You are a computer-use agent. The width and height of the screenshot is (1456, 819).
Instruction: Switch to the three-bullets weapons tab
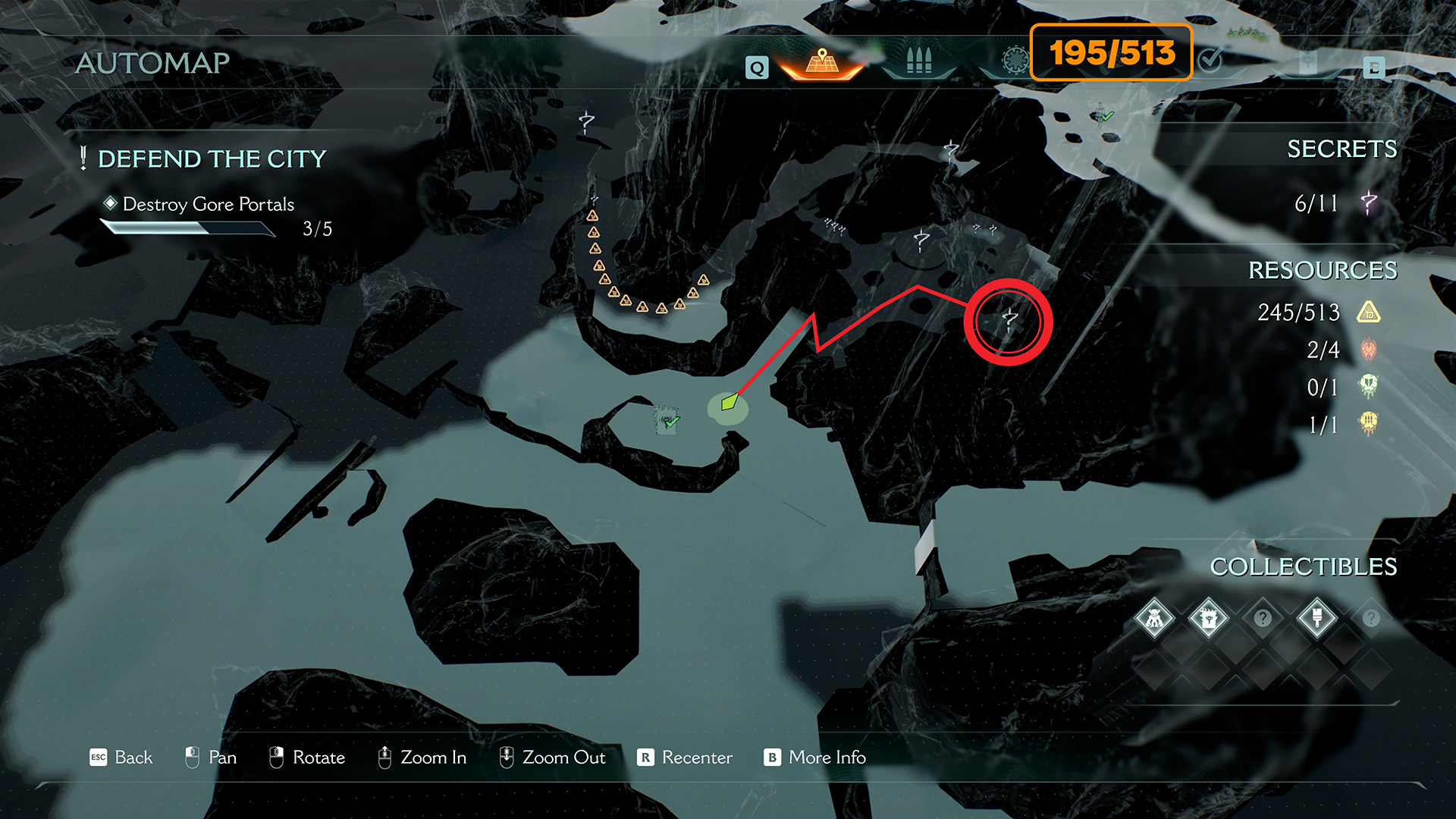(918, 61)
